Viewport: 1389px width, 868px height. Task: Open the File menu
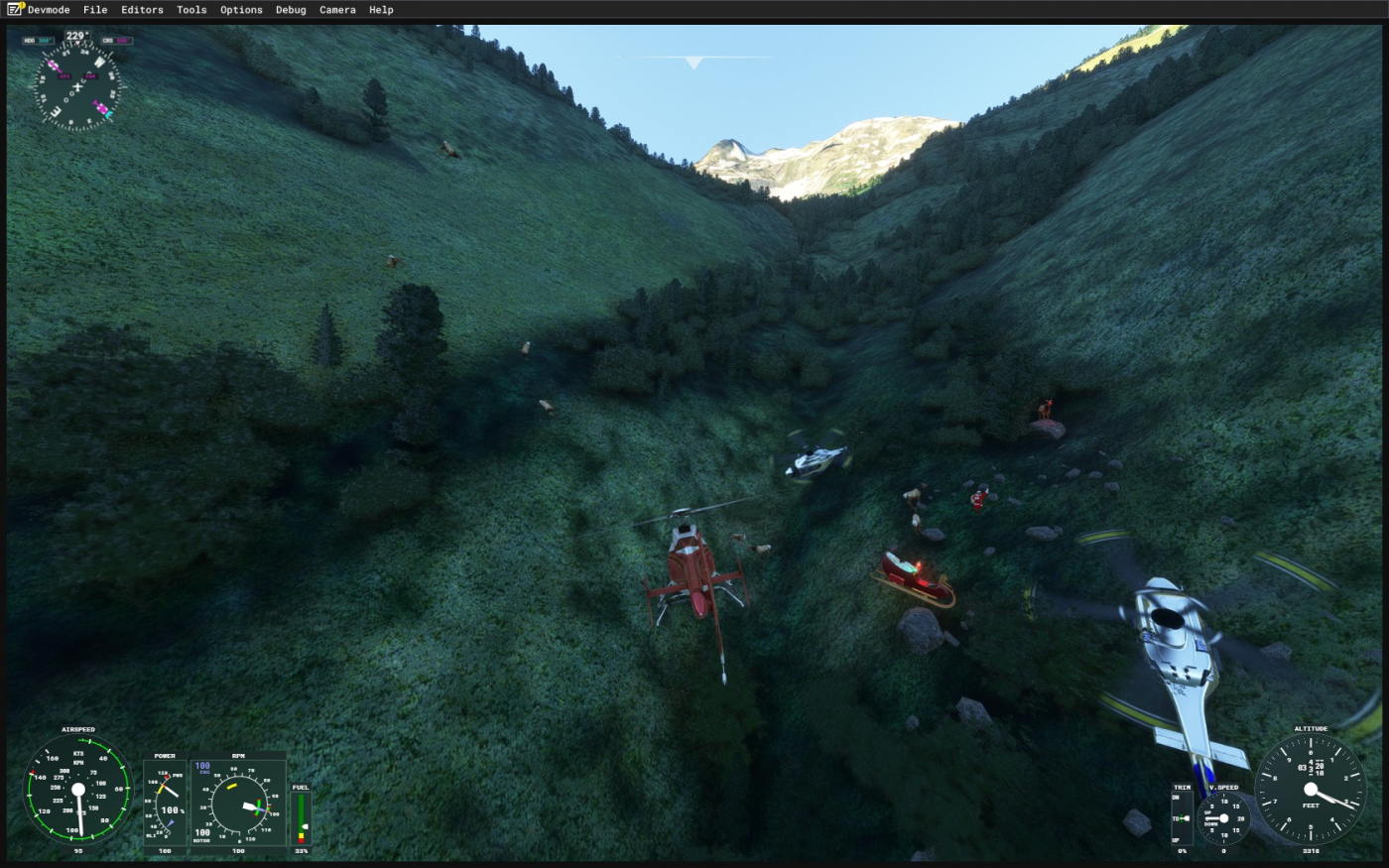(x=95, y=10)
